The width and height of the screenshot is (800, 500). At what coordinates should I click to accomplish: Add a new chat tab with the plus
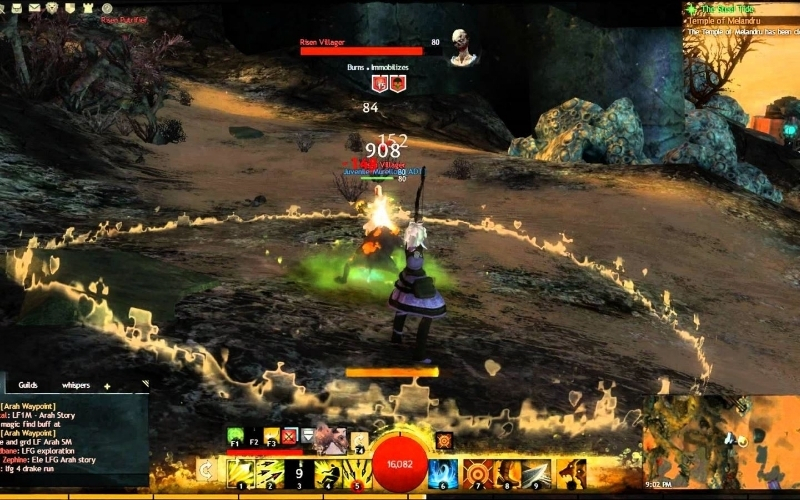coord(107,385)
